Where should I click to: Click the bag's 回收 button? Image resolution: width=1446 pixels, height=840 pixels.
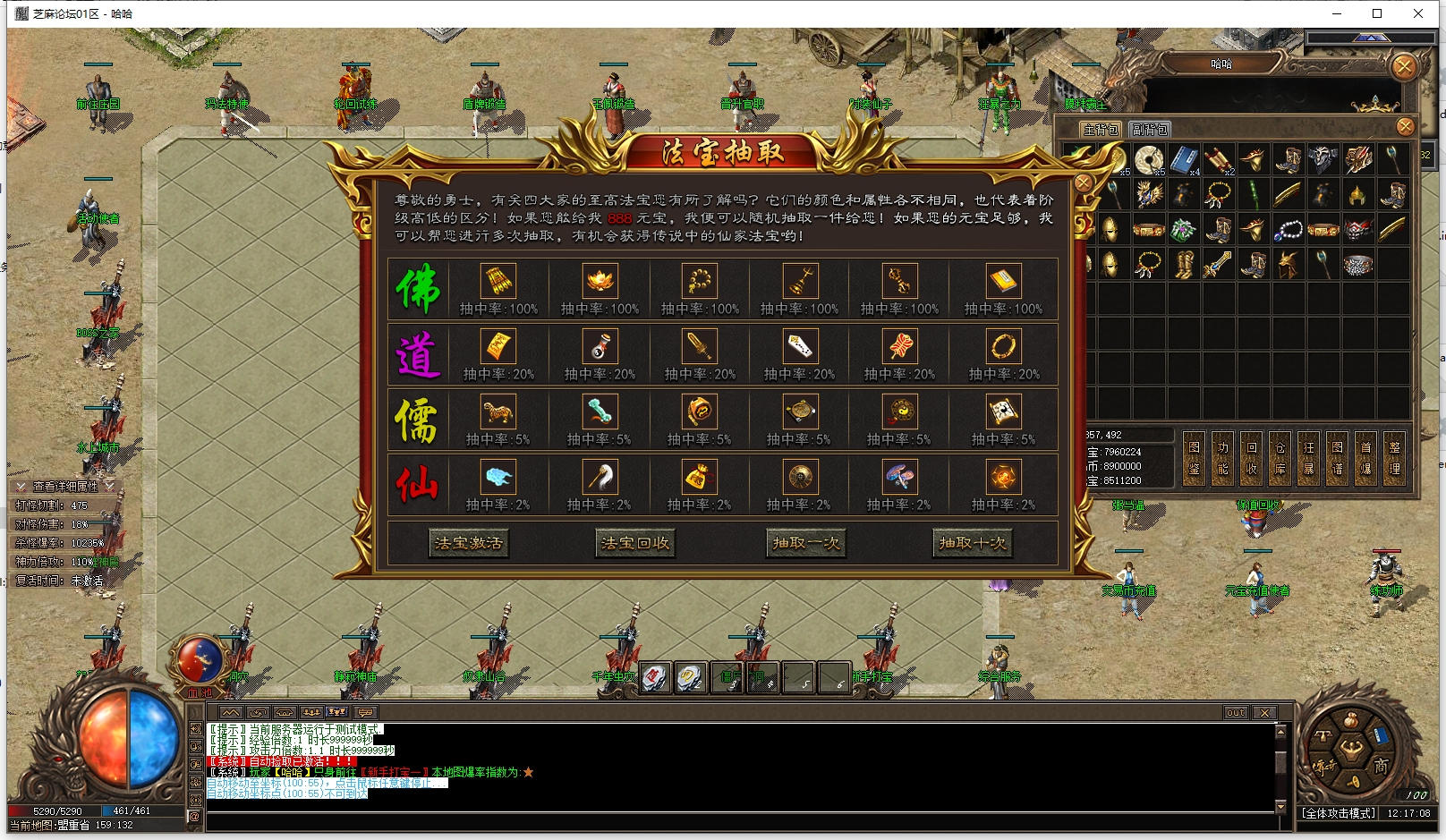1251,457
